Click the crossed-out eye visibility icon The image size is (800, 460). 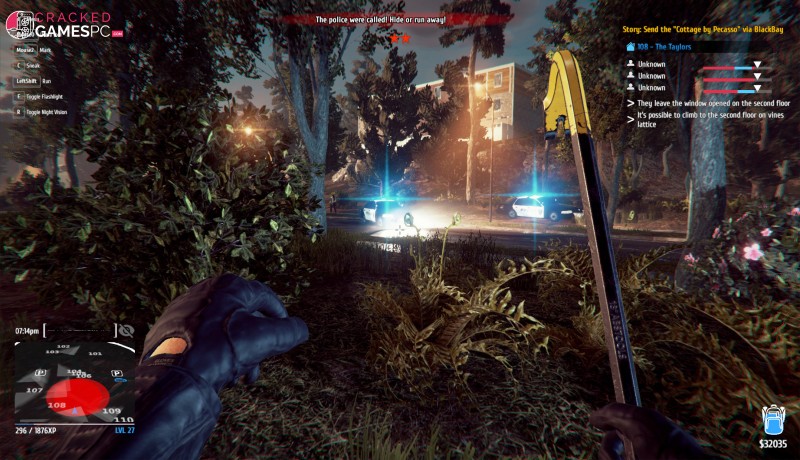(126, 330)
